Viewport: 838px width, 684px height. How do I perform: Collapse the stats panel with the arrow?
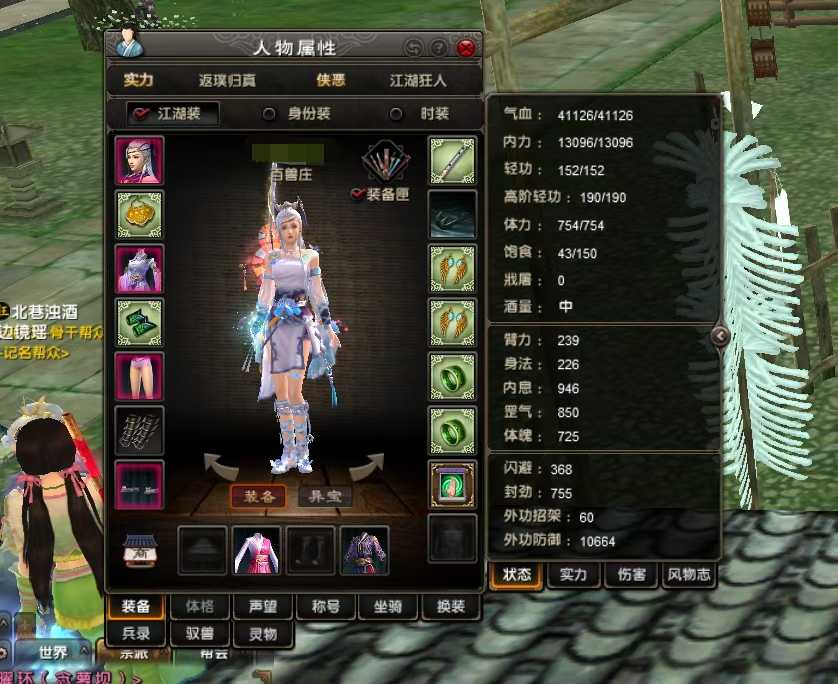pos(721,337)
